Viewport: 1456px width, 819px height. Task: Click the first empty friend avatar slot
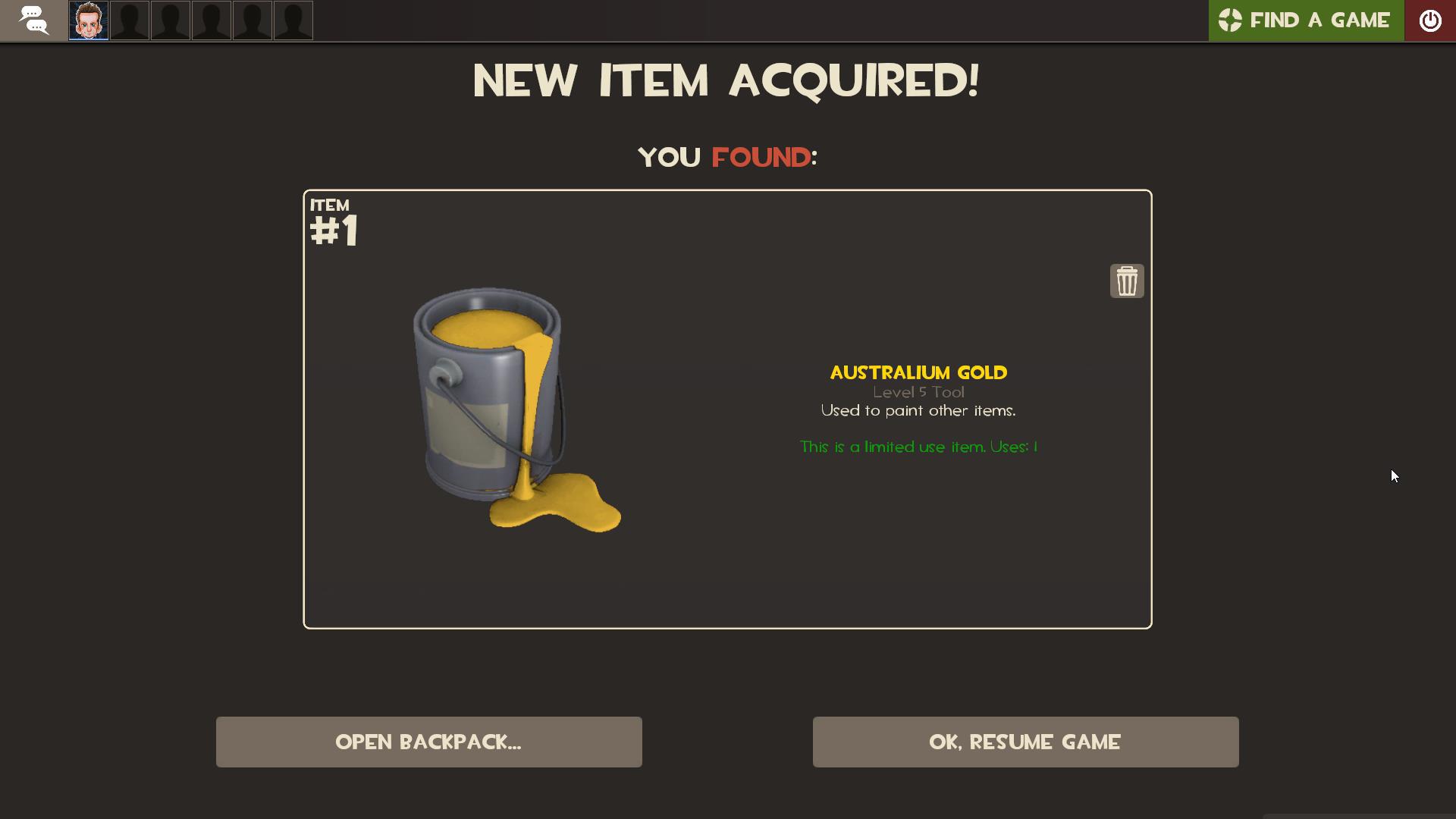click(x=130, y=20)
